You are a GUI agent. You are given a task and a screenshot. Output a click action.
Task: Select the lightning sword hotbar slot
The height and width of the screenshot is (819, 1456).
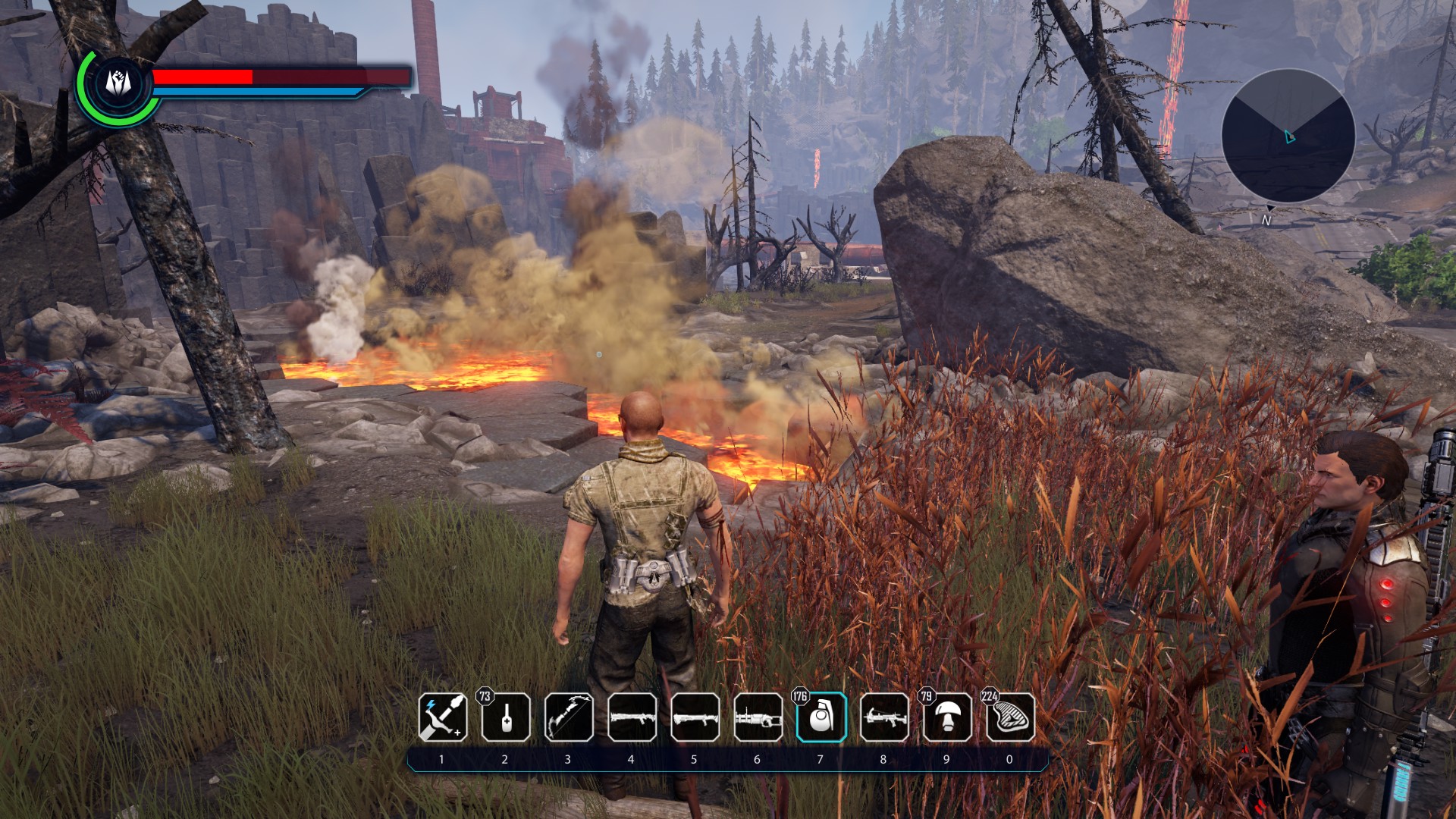(443, 717)
